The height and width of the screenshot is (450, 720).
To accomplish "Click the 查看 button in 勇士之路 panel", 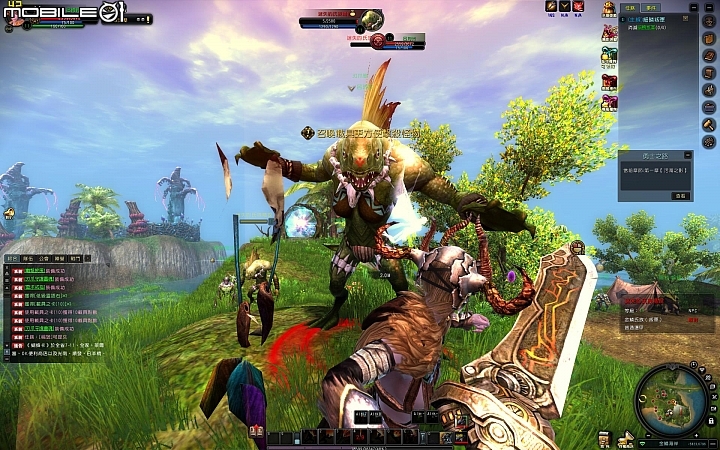I will point(679,196).
